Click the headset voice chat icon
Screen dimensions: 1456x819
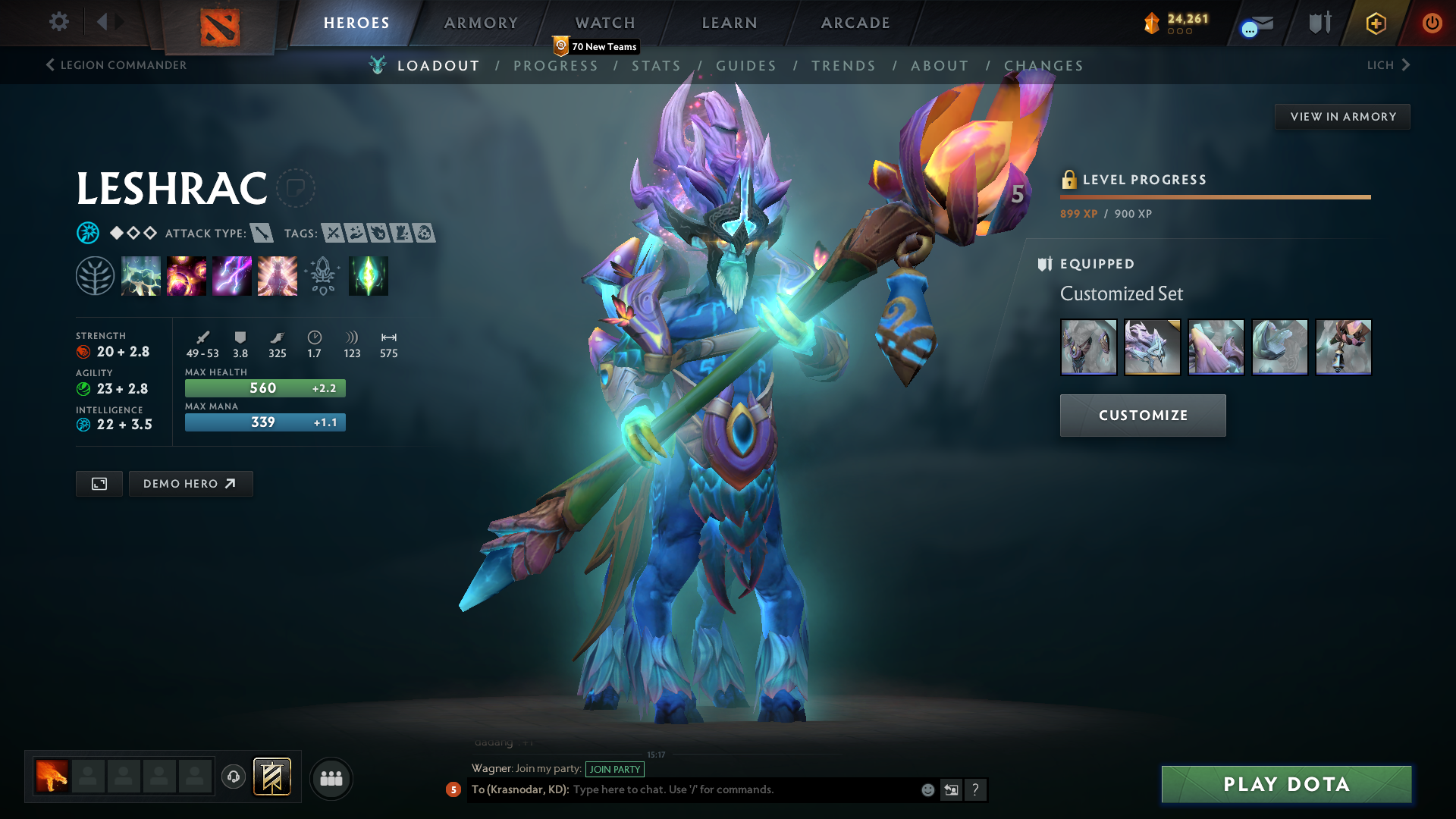[233, 777]
